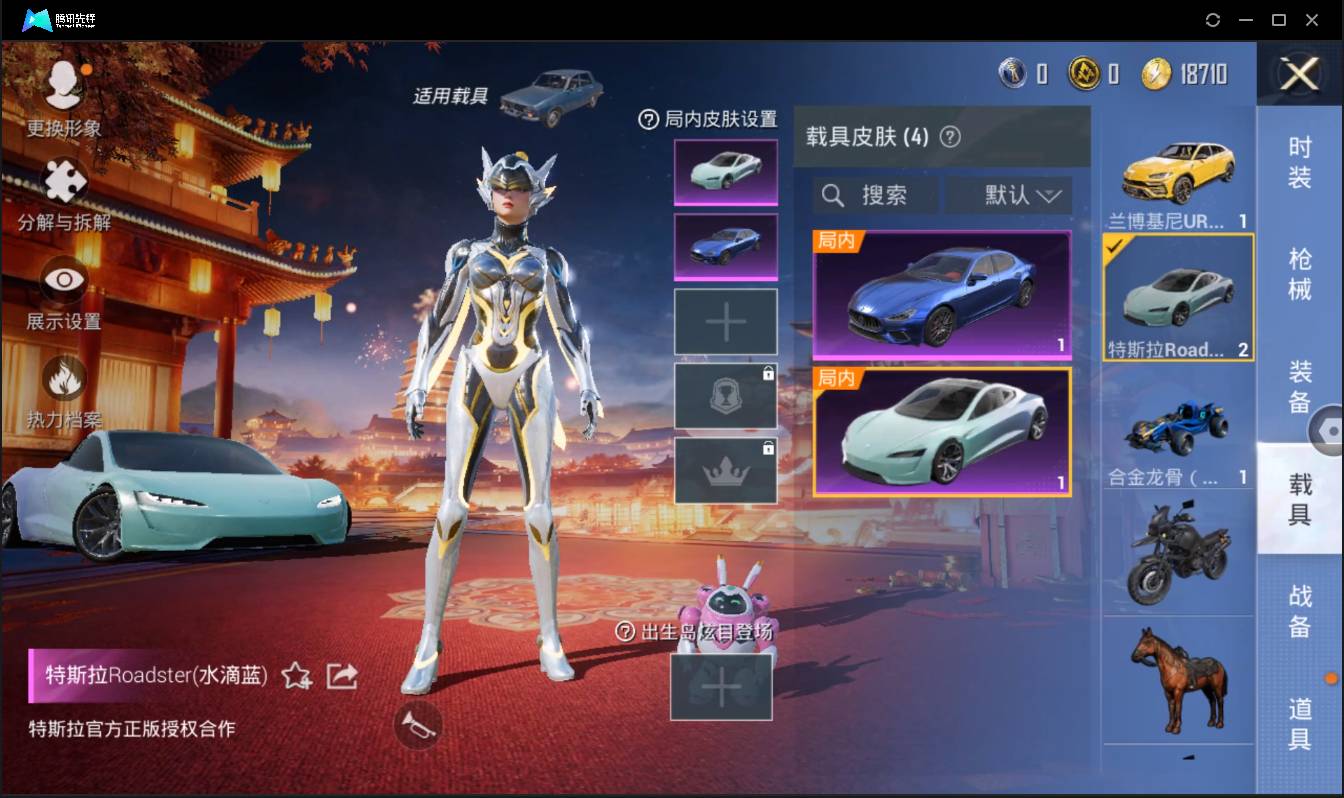Click the horn icon below the character
The height and width of the screenshot is (798, 1344).
click(419, 726)
